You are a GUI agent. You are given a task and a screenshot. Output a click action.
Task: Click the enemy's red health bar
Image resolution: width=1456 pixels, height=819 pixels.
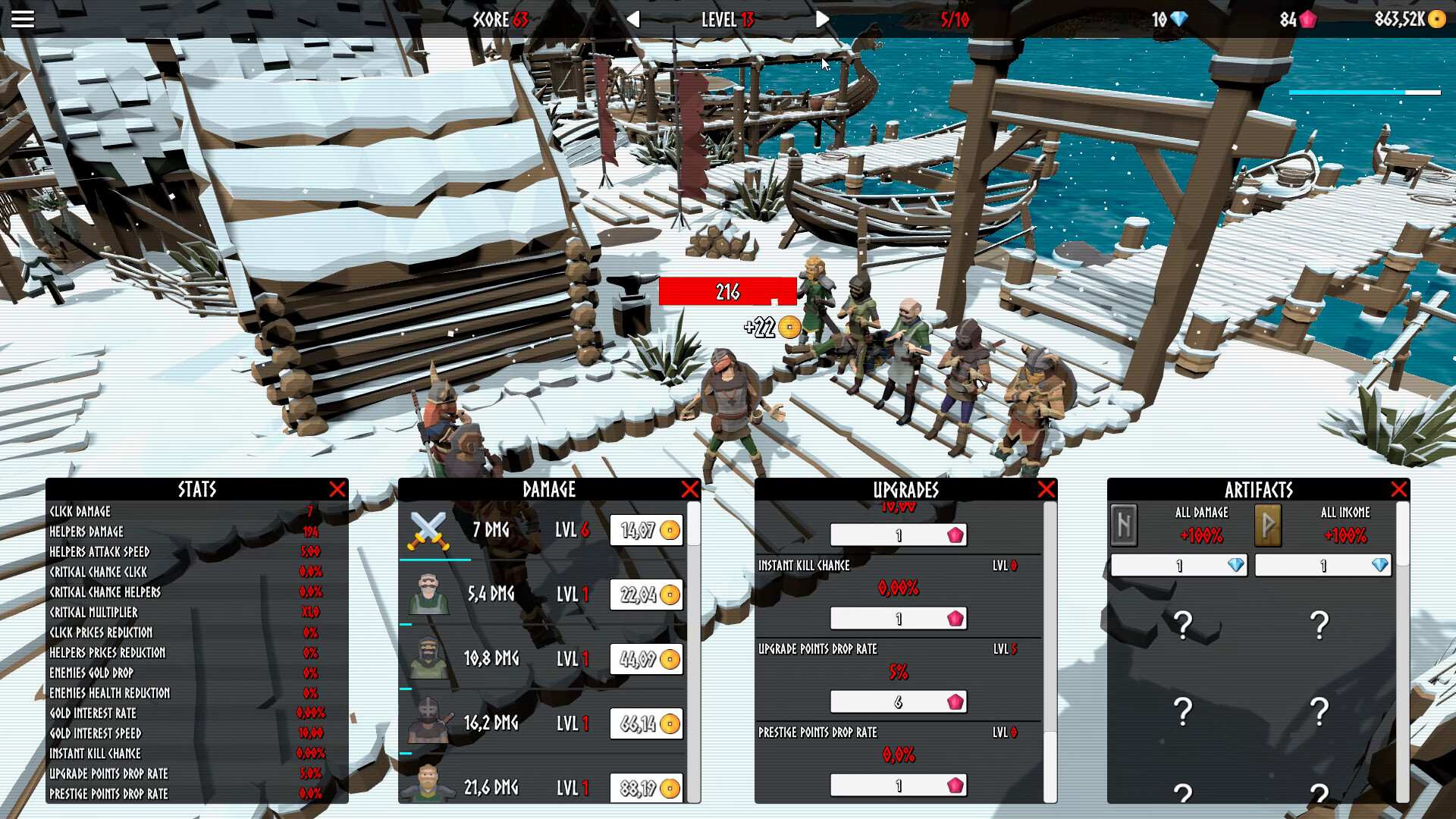(726, 289)
